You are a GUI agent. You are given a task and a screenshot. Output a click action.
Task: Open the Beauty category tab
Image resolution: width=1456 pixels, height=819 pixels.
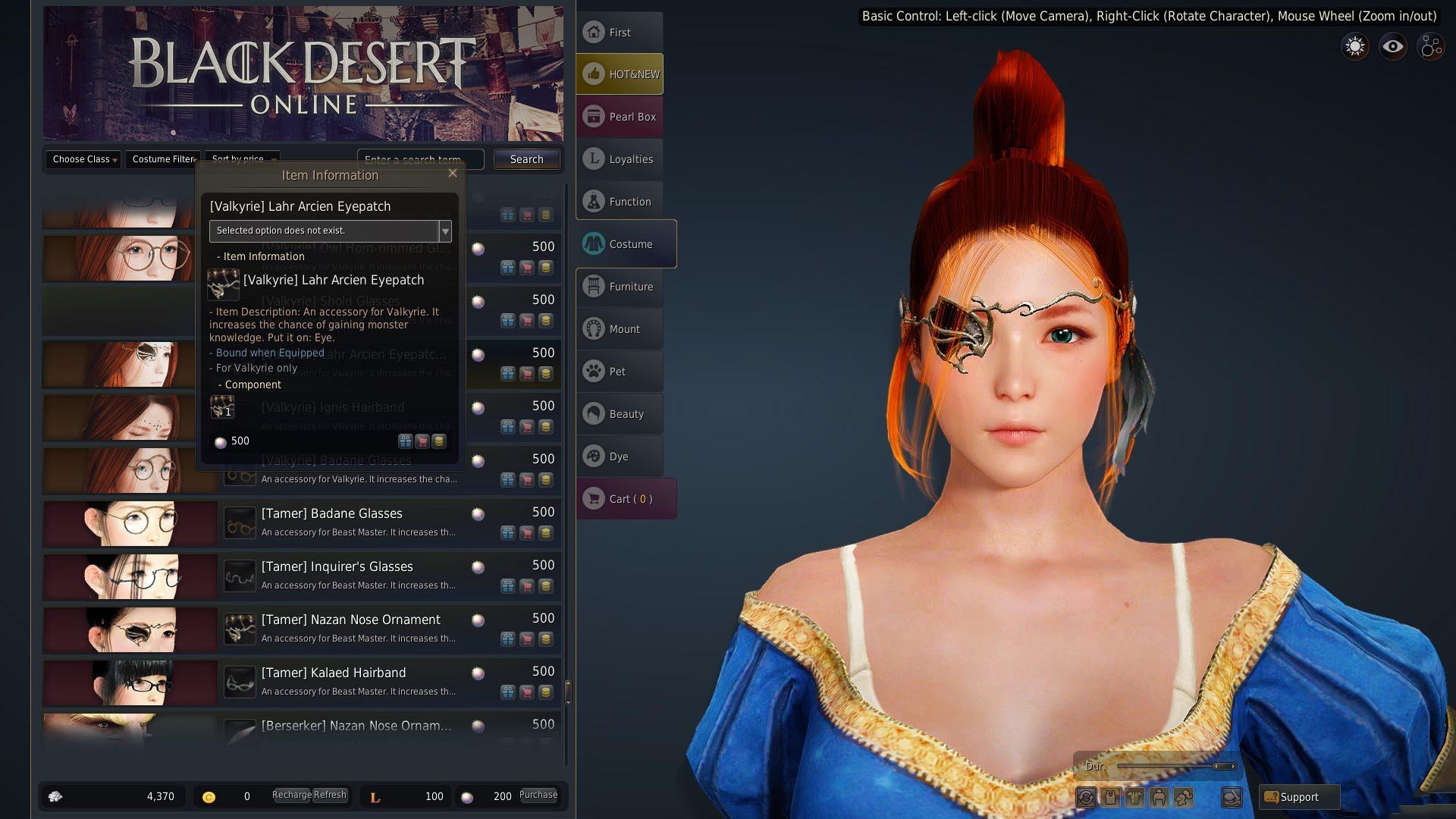point(620,414)
